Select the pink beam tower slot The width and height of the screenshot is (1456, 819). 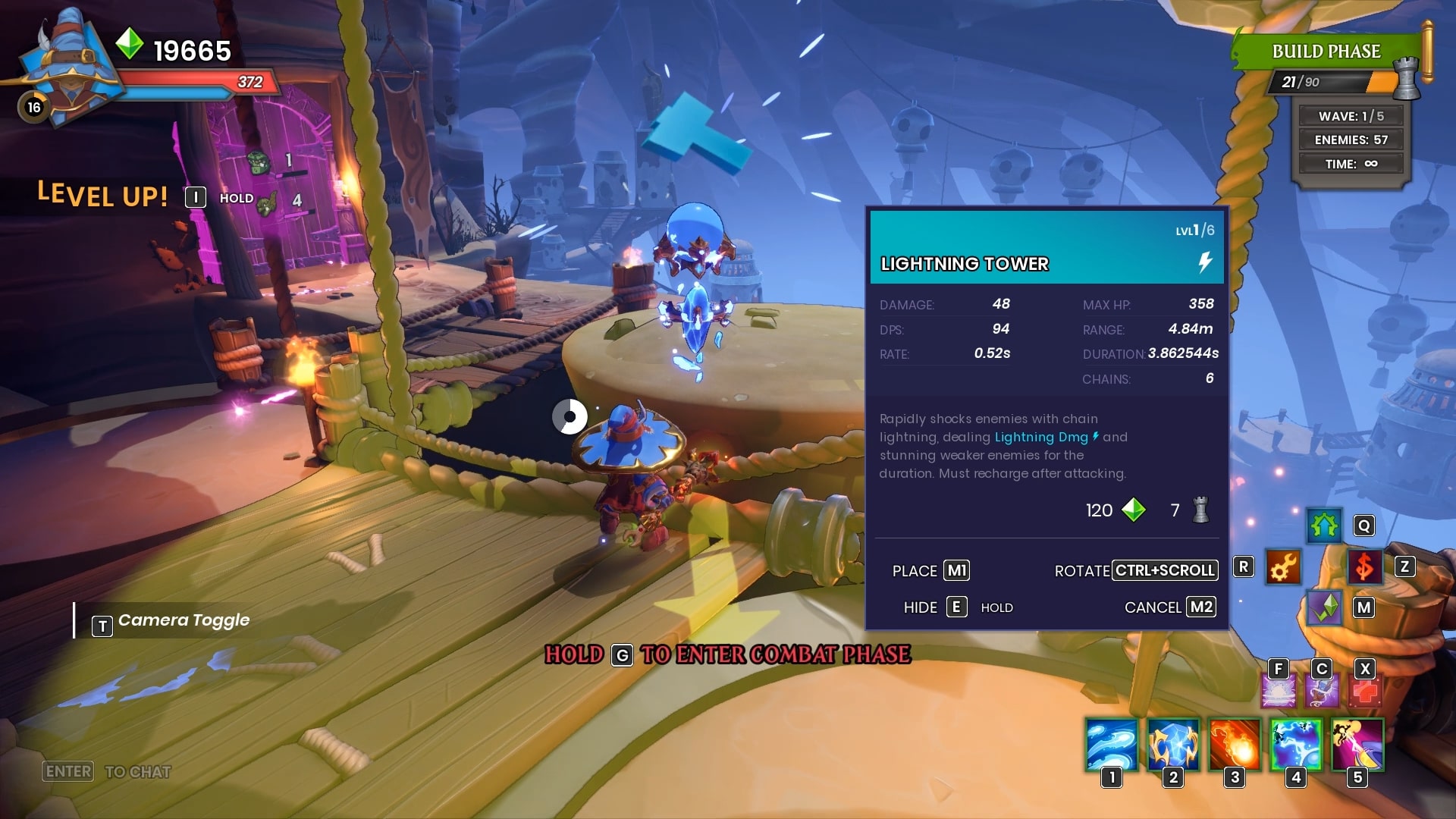[x=1357, y=745]
